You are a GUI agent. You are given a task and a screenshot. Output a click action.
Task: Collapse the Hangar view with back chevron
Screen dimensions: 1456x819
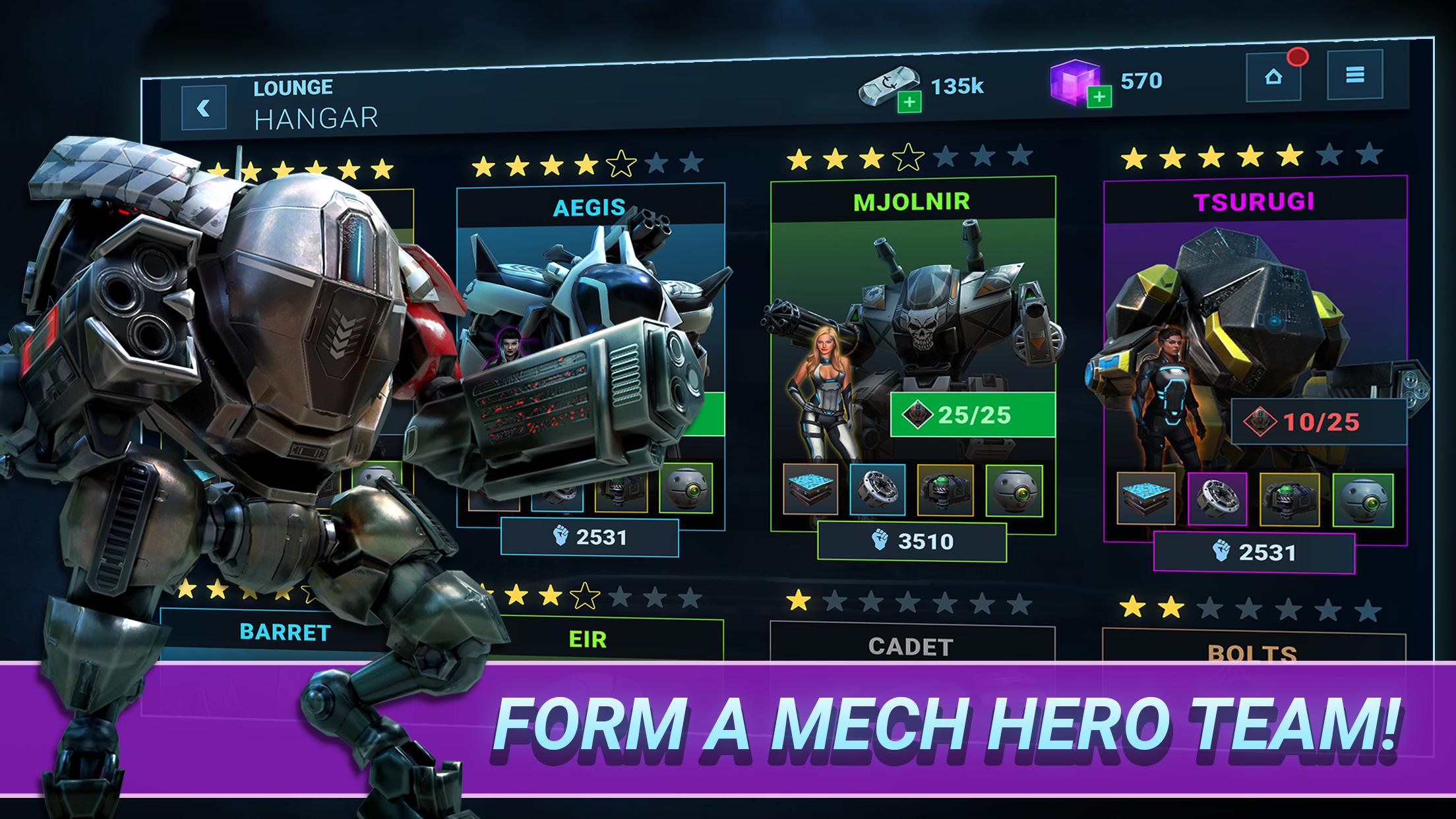(x=201, y=109)
